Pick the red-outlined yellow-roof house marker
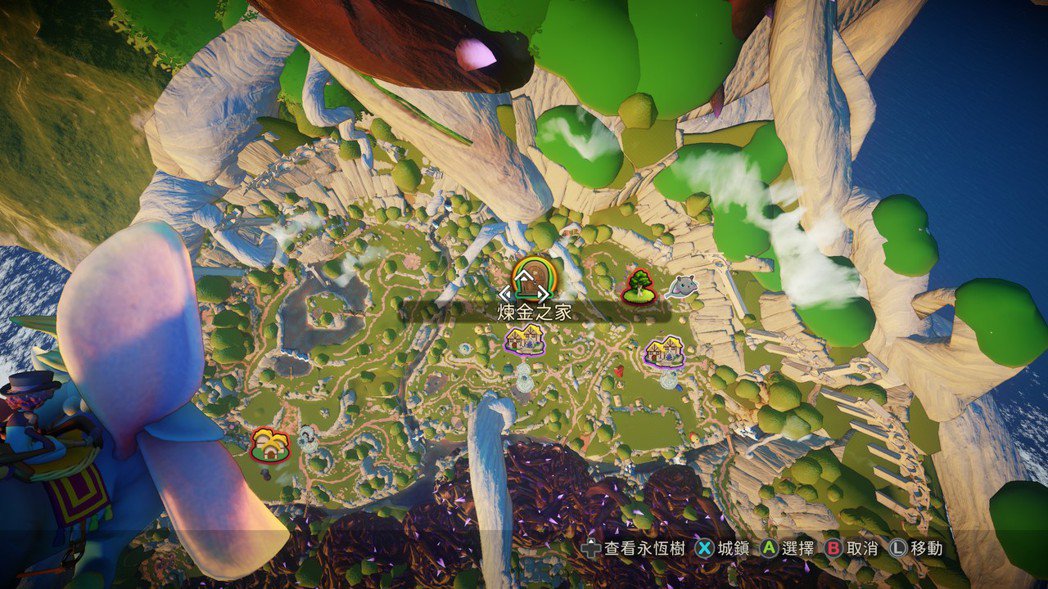This screenshot has height=589, width=1048. [x=269, y=445]
